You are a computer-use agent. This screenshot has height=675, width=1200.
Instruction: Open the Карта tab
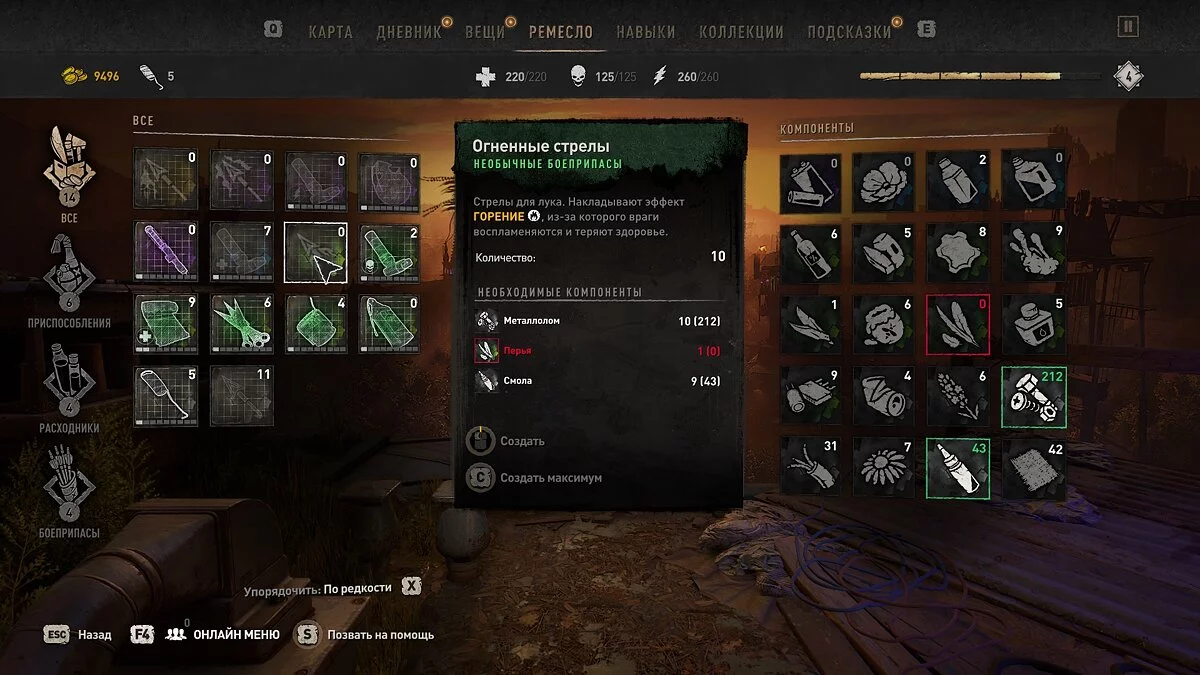pos(330,31)
